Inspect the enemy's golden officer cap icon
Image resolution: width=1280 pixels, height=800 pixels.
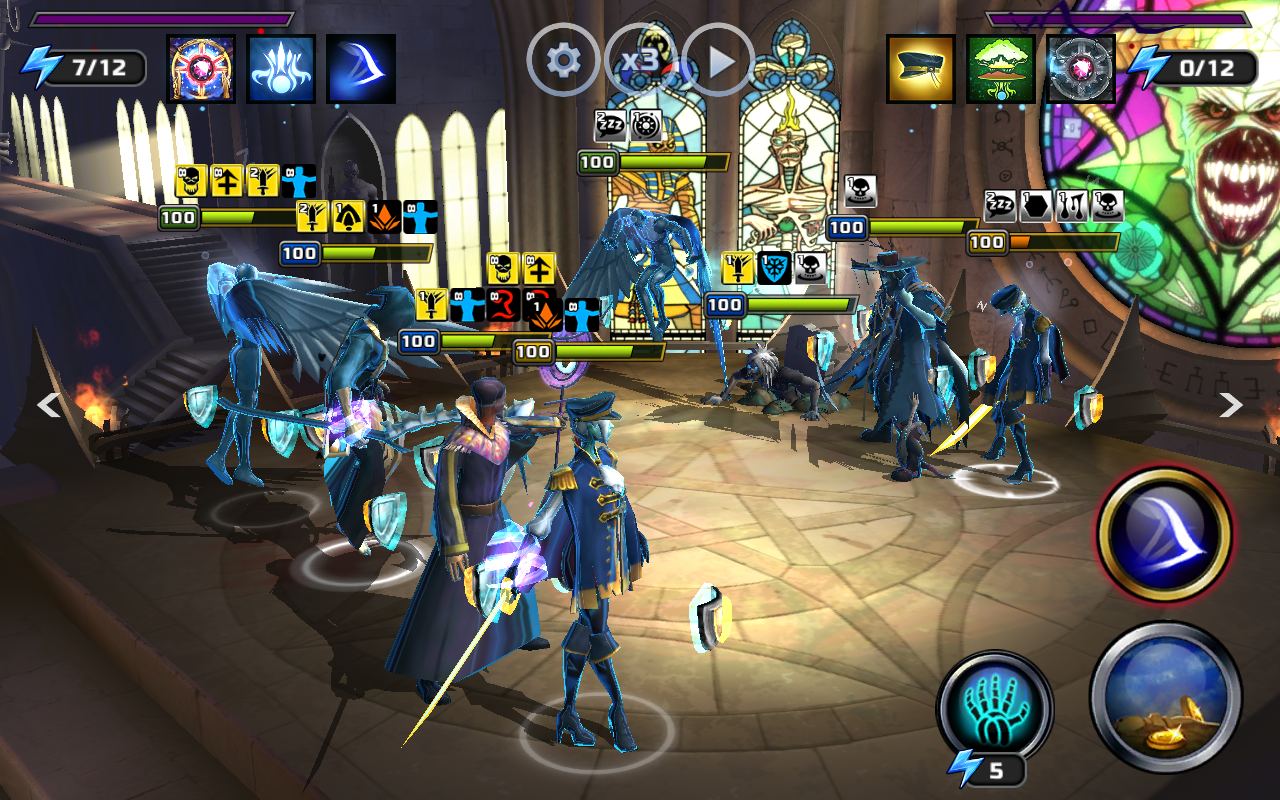point(921,69)
